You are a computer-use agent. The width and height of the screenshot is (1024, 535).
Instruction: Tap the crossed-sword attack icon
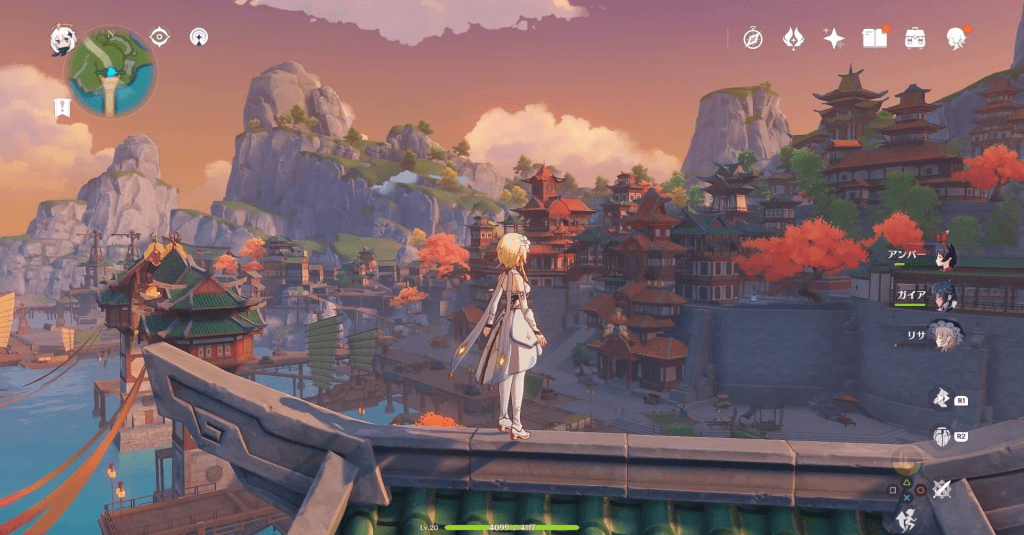pos(941,489)
